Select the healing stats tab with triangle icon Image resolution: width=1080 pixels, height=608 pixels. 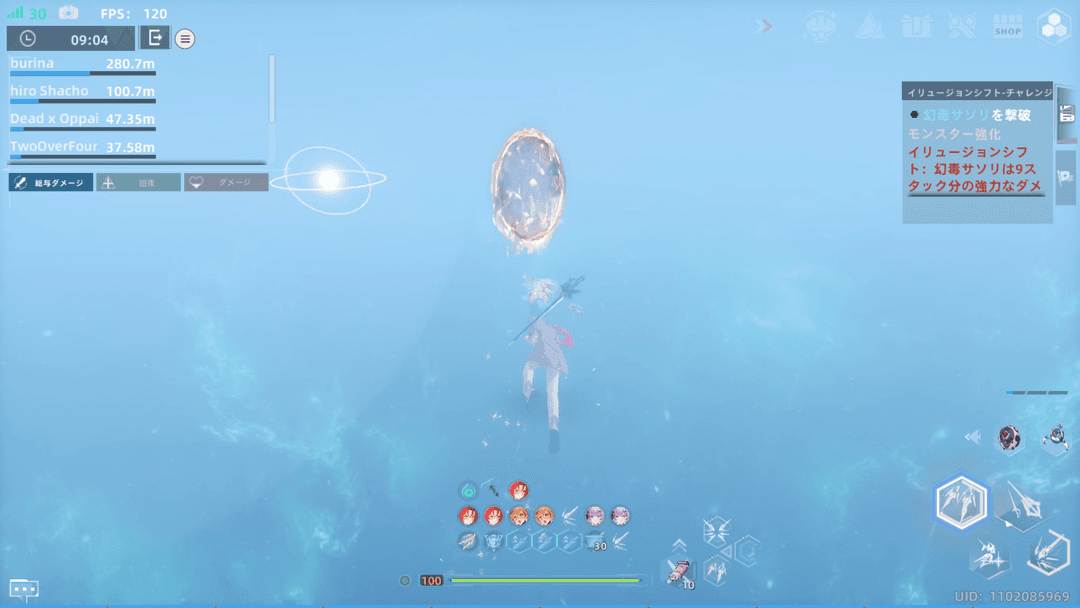pos(138,183)
